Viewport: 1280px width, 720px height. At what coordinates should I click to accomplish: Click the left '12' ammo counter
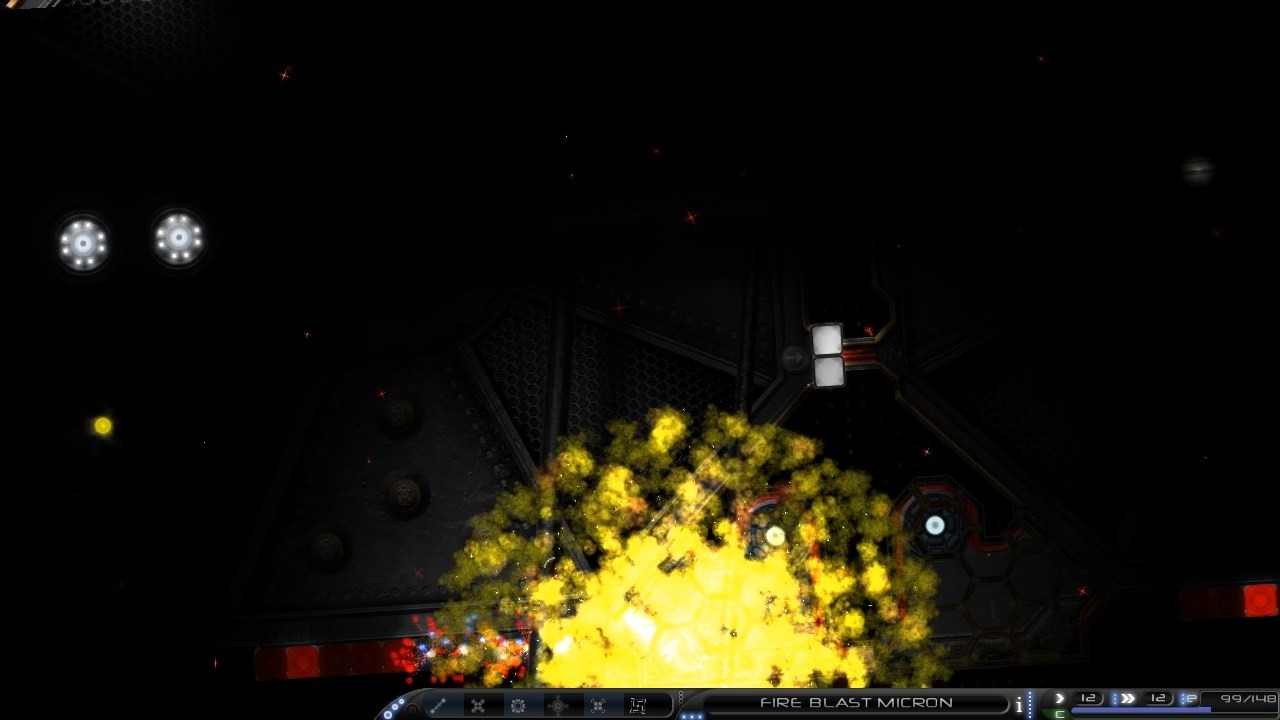click(1088, 697)
